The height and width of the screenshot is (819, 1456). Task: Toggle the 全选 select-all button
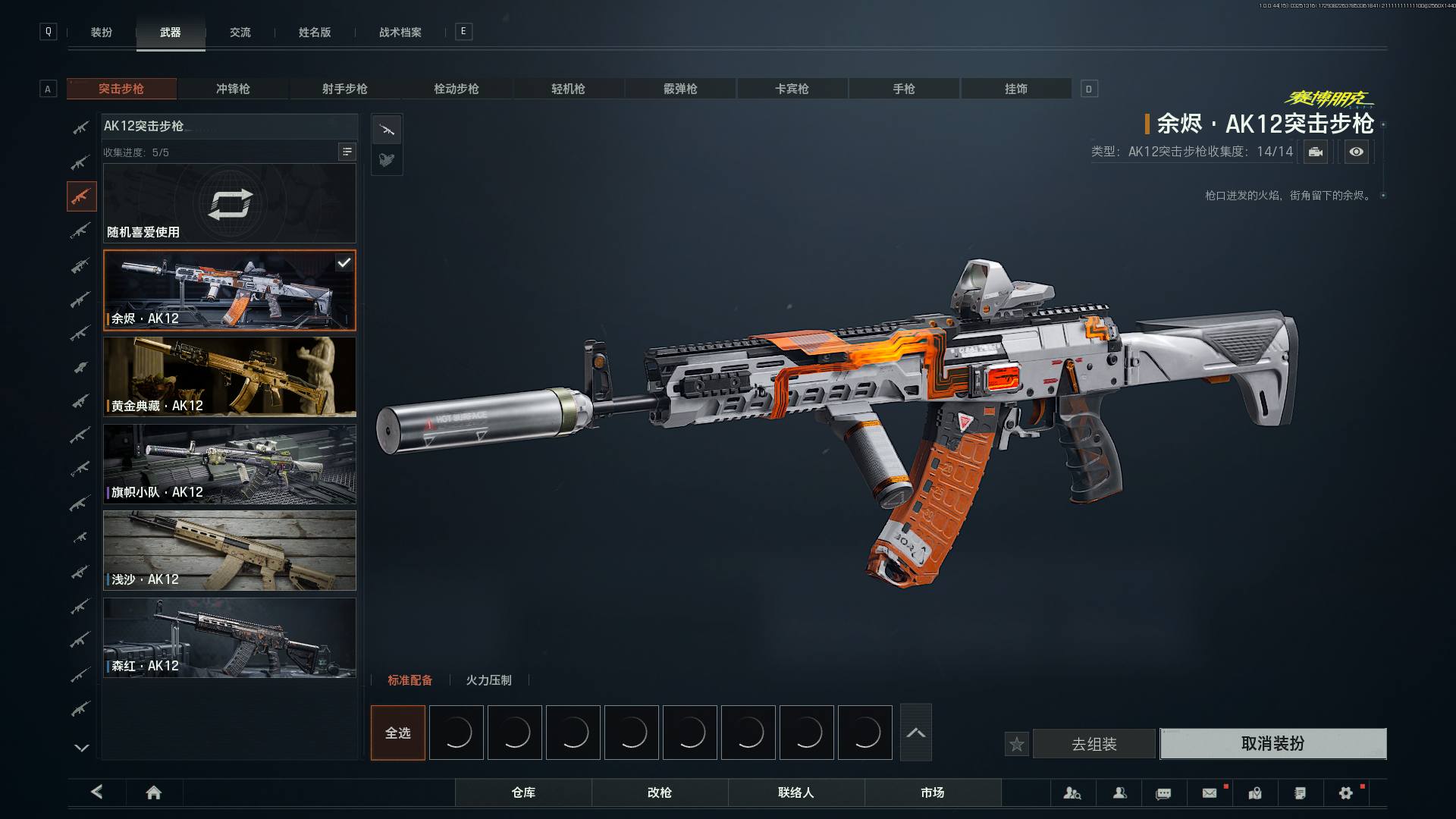(x=398, y=733)
